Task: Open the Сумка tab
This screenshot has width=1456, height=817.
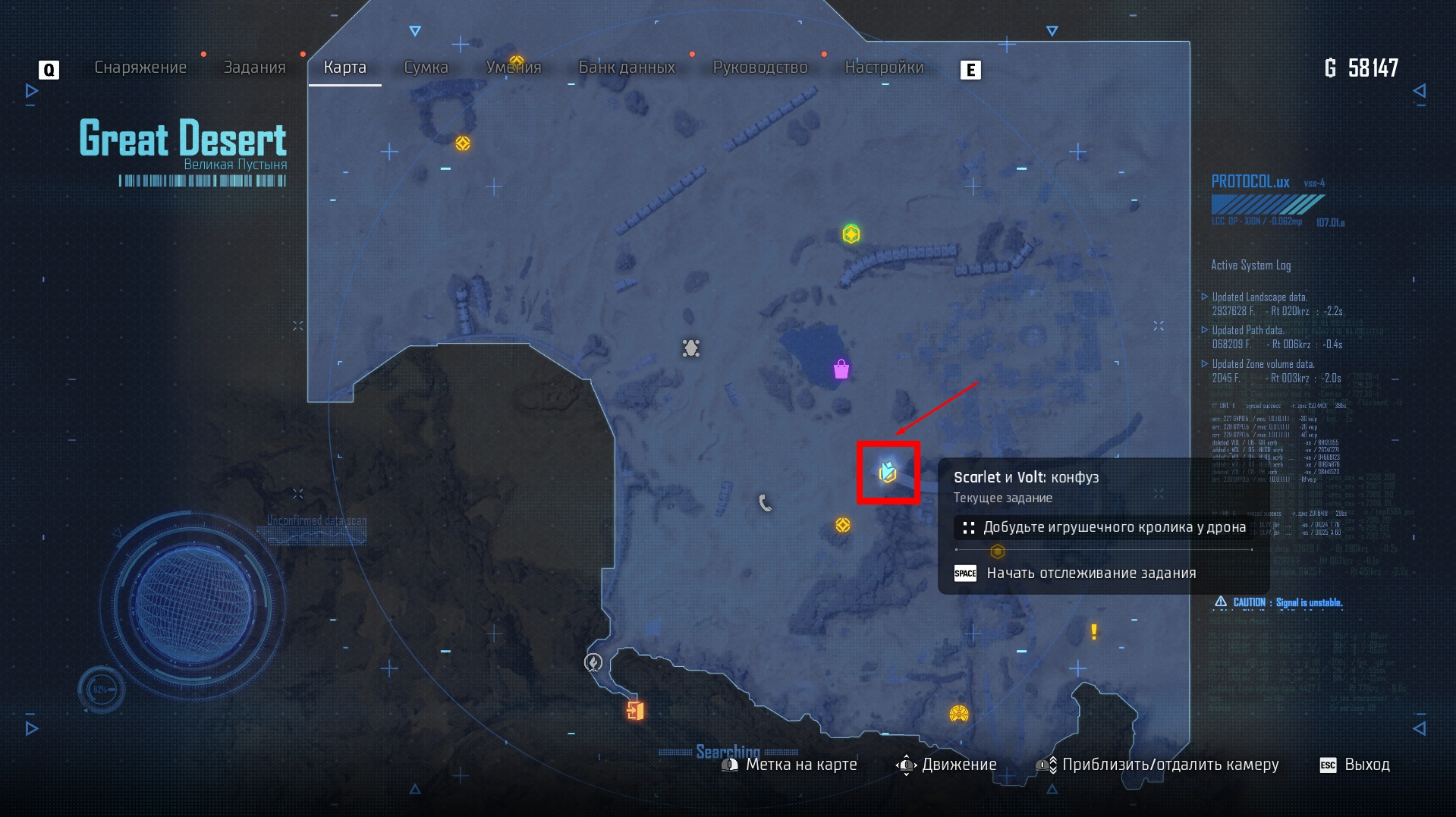Action: (426, 68)
